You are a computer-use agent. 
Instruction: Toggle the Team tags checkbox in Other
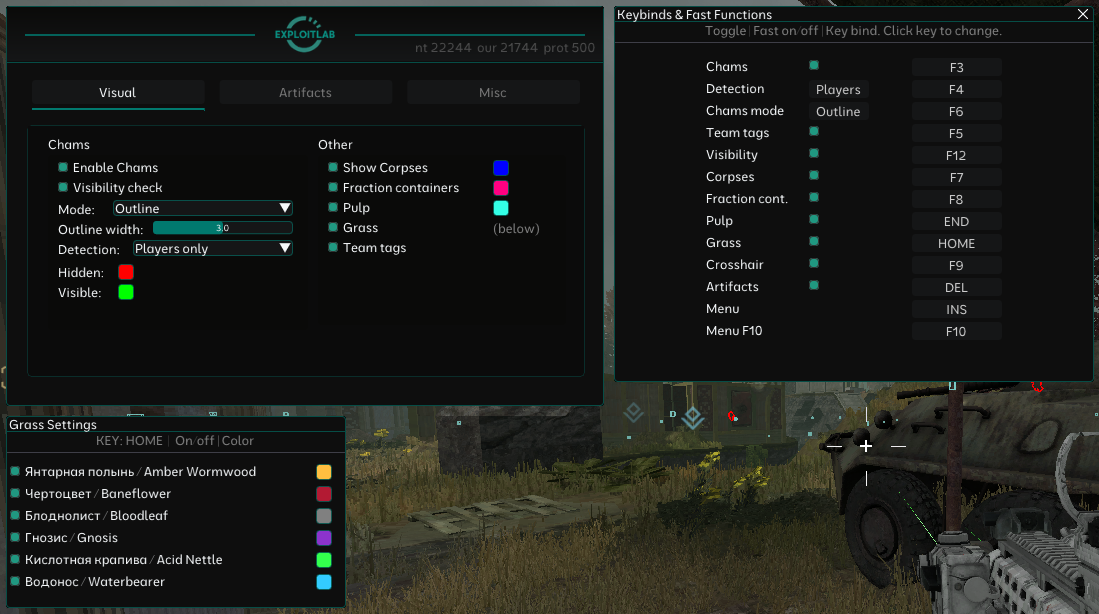(x=333, y=248)
